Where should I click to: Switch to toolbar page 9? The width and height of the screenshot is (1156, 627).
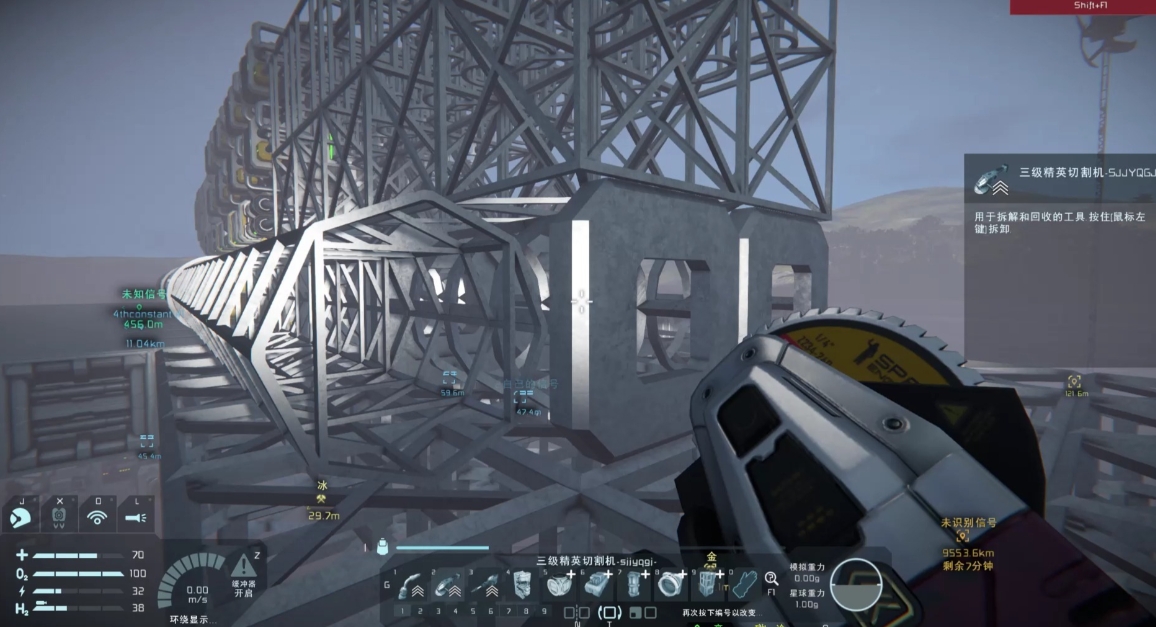pos(544,611)
